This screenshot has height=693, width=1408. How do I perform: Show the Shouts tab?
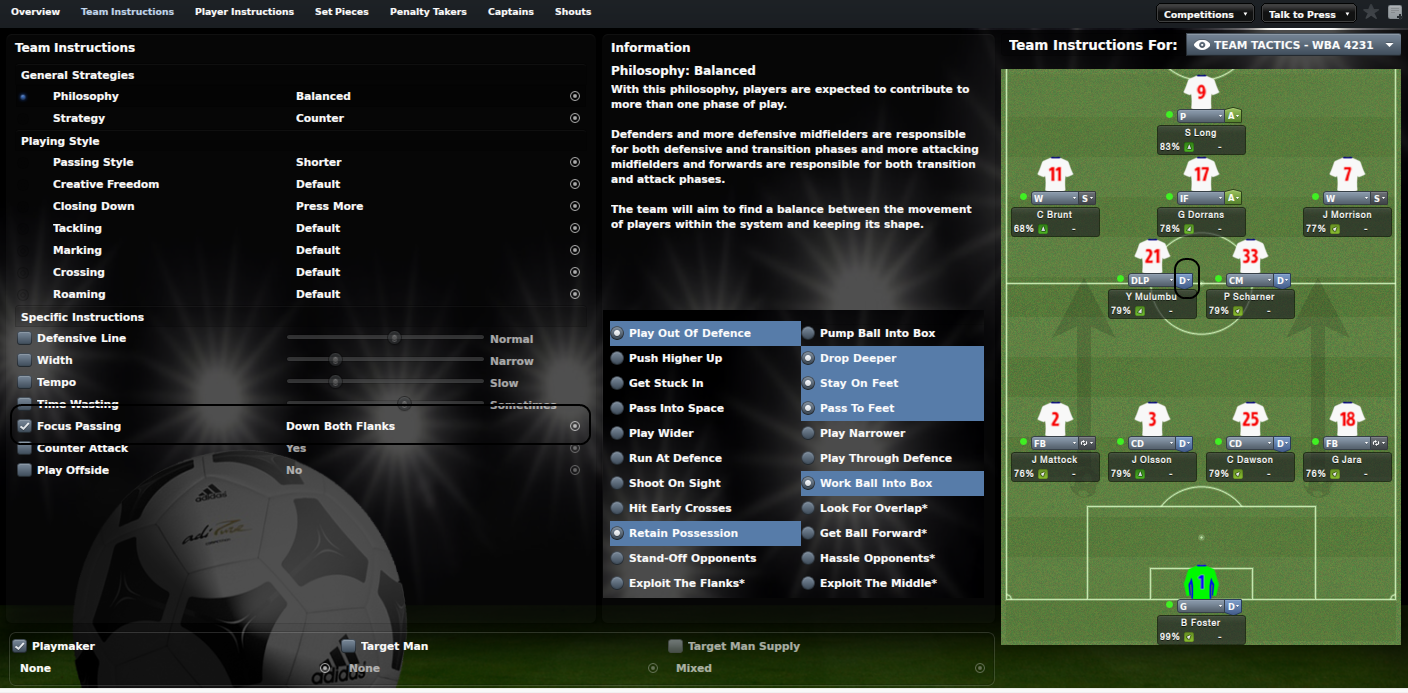tap(572, 12)
